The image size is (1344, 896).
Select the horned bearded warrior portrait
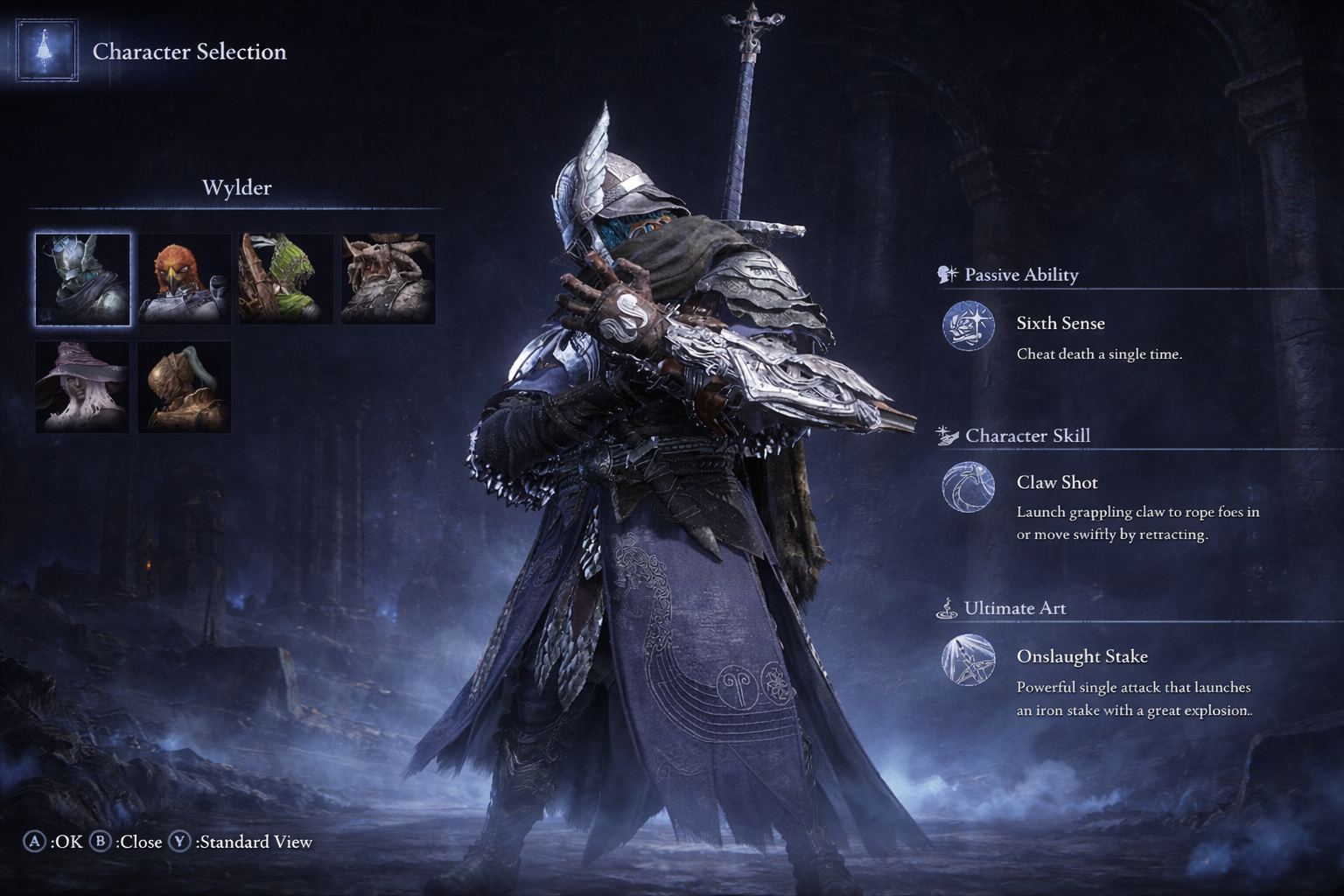click(388, 279)
